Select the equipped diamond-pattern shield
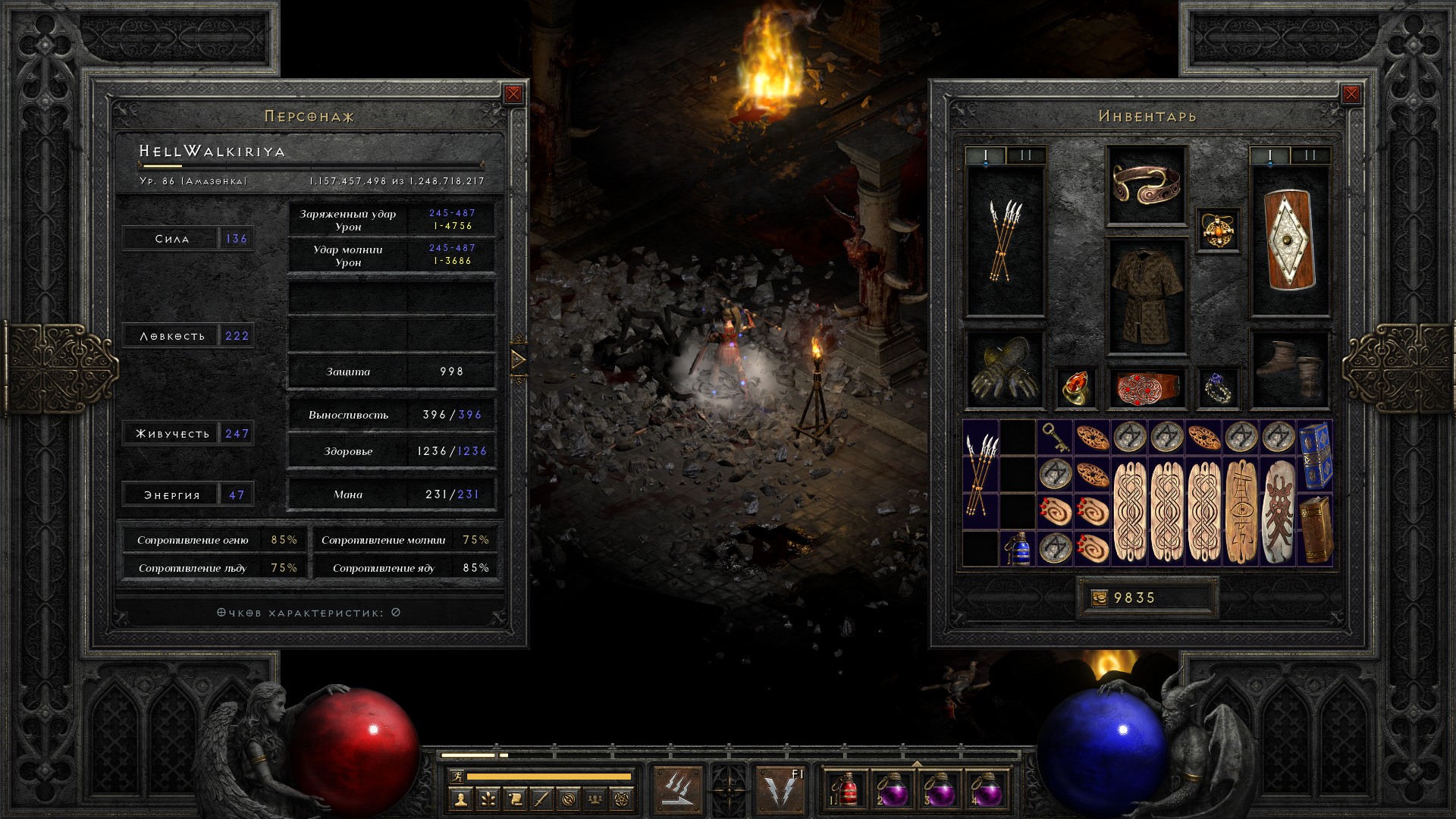 coord(1290,241)
